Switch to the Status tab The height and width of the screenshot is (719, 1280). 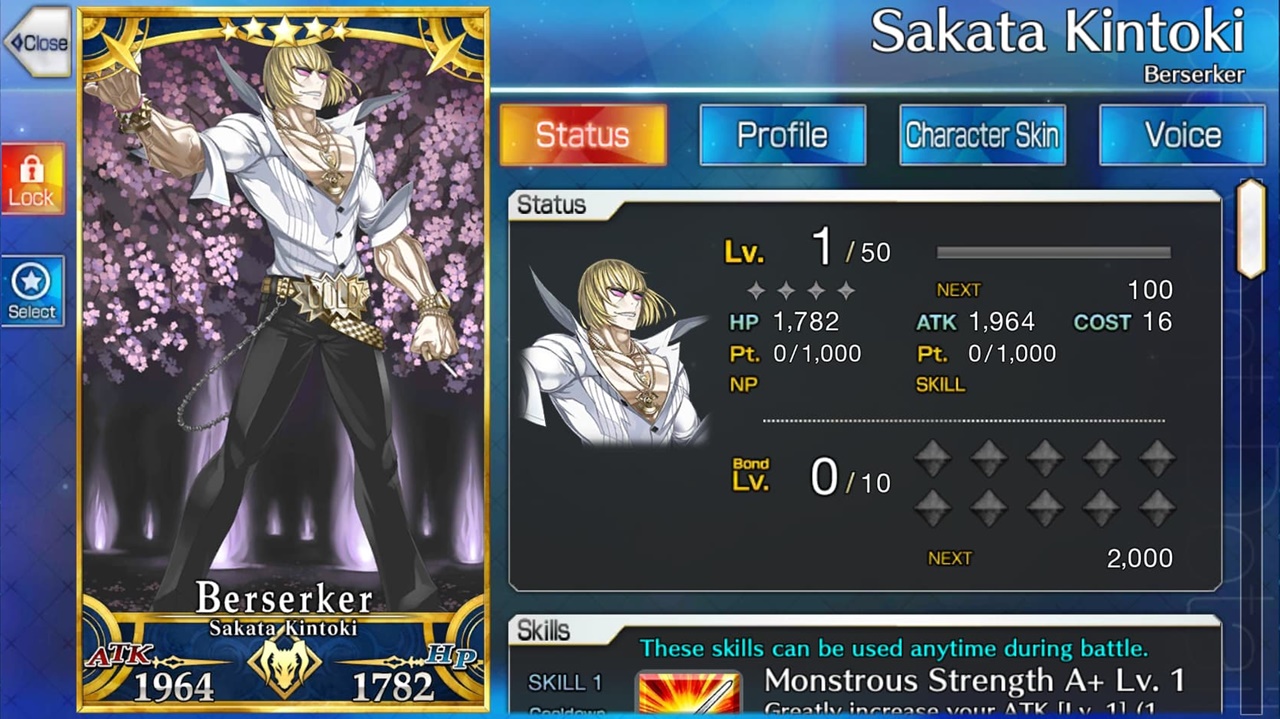coord(583,135)
